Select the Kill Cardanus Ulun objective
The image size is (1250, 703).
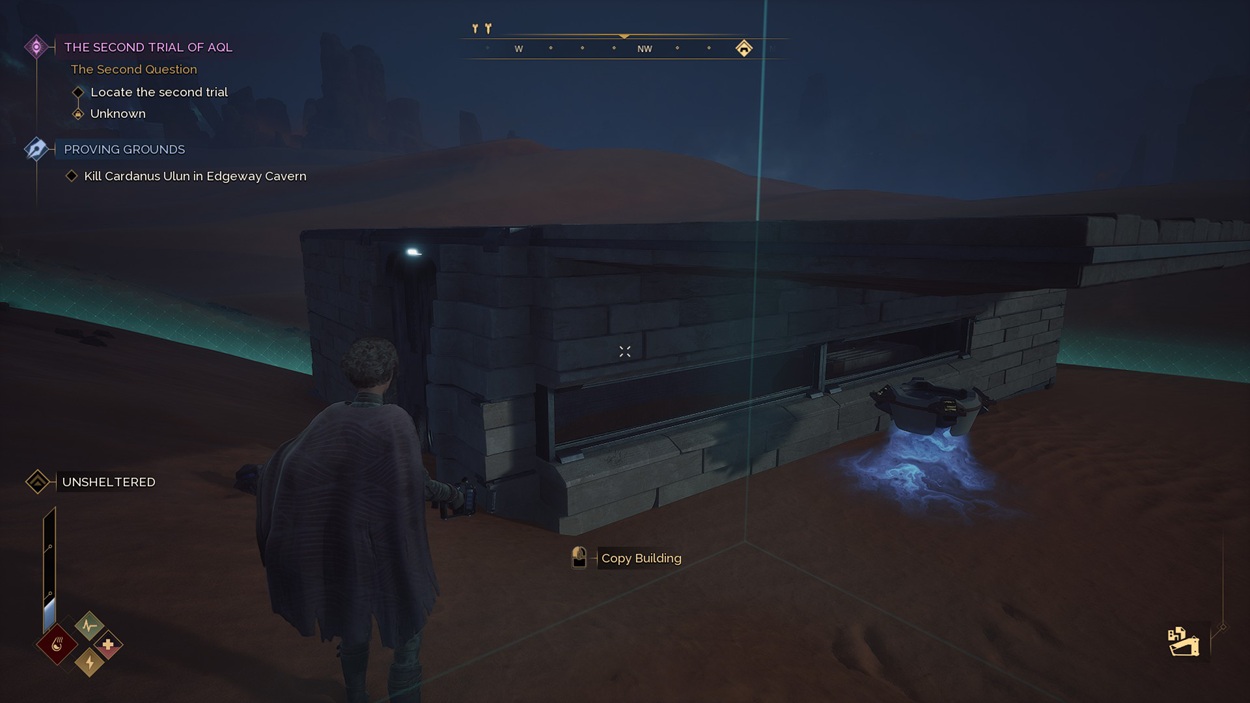click(x=195, y=176)
